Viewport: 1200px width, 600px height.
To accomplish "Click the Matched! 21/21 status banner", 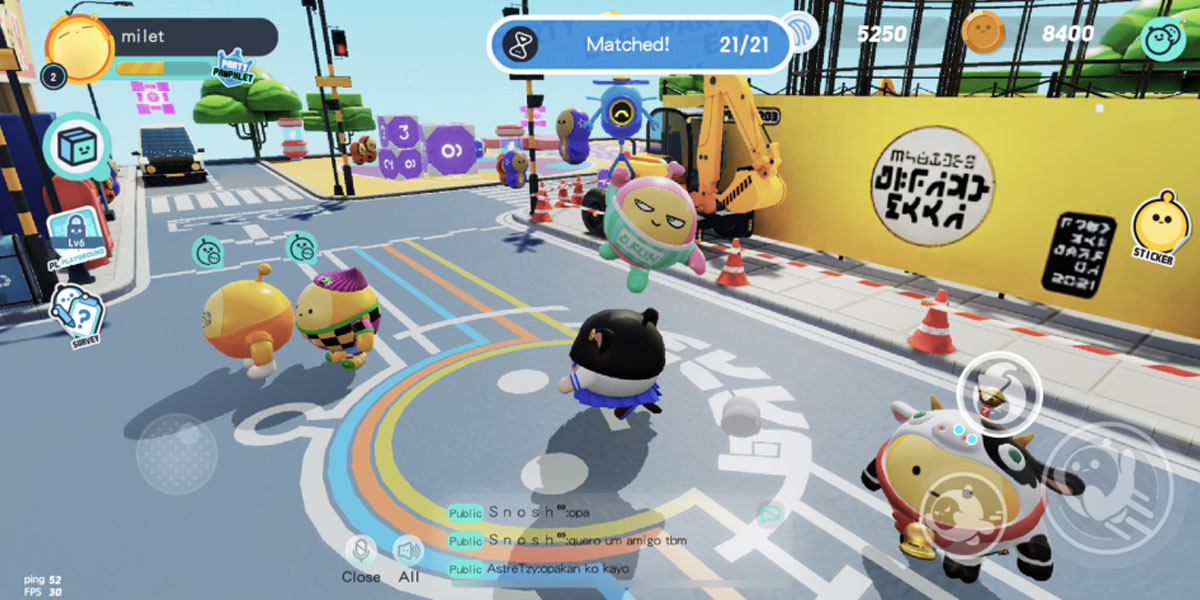I will point(640,43).
